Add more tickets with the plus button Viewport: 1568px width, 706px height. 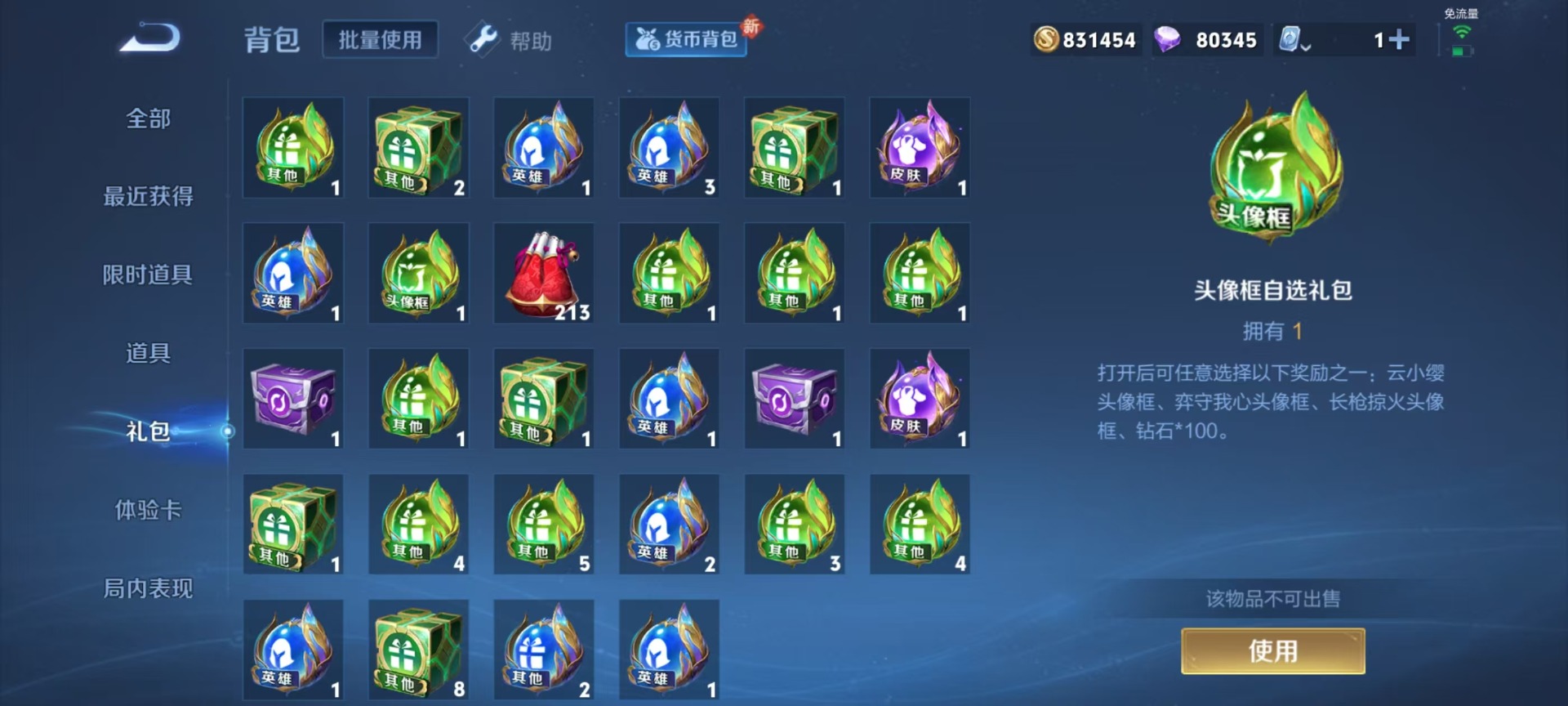[1399, 39]
